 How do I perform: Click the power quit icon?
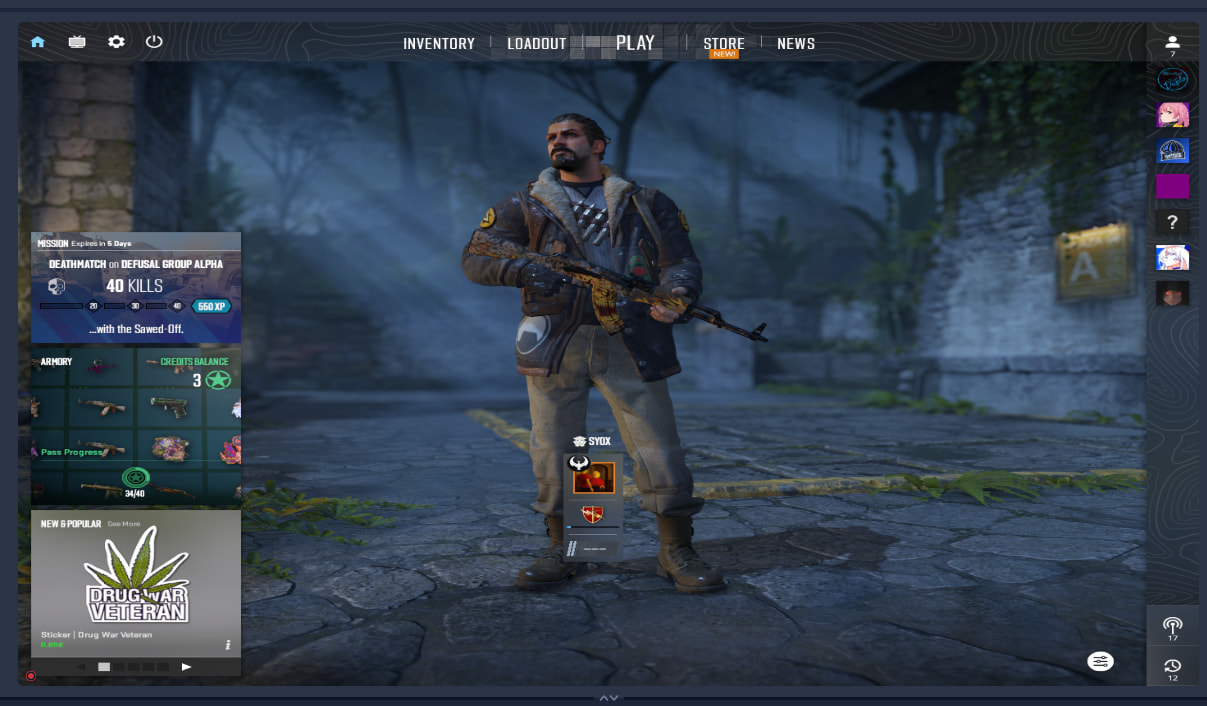pyautogui.click(x=154, y=42)
